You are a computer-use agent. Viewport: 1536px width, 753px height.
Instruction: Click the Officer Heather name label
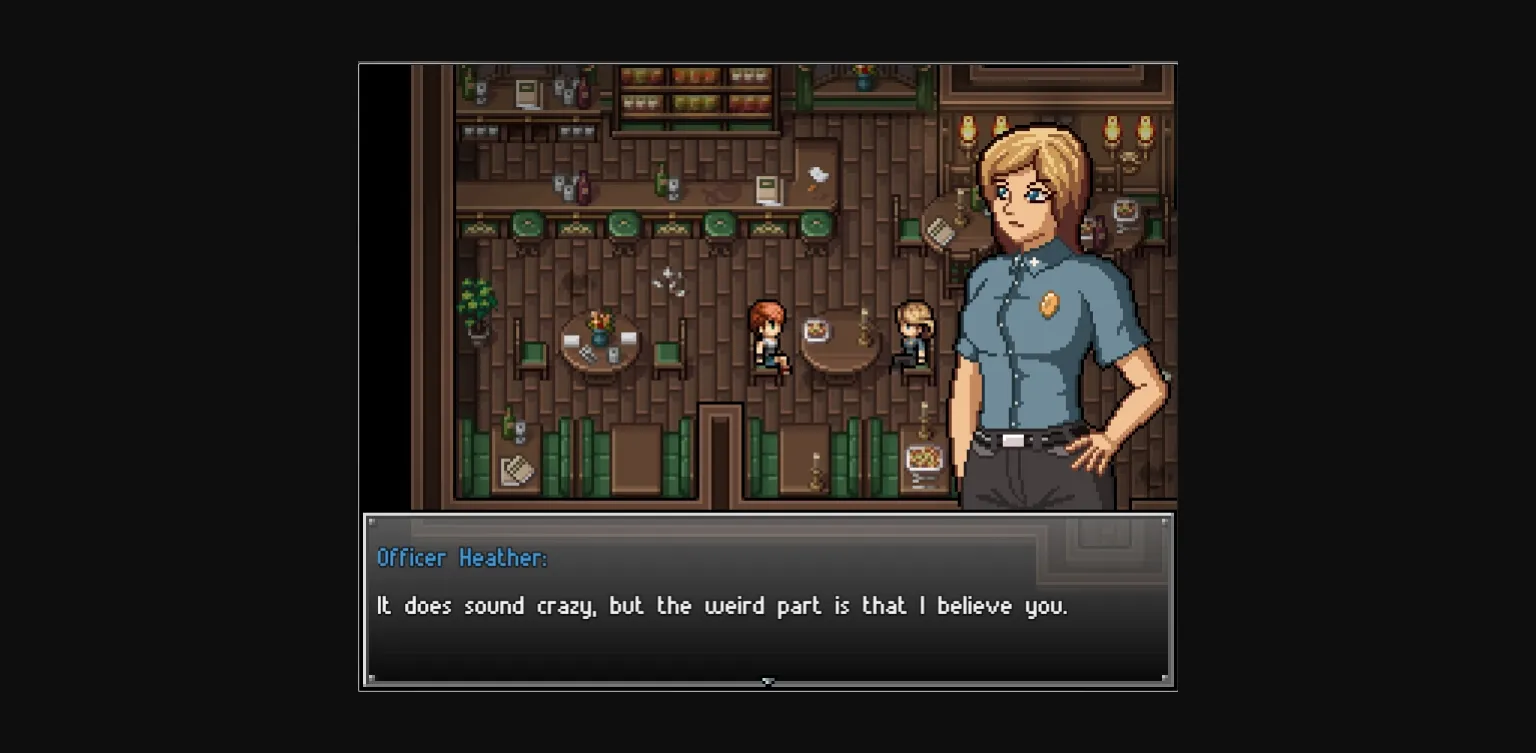click(461, 559)
